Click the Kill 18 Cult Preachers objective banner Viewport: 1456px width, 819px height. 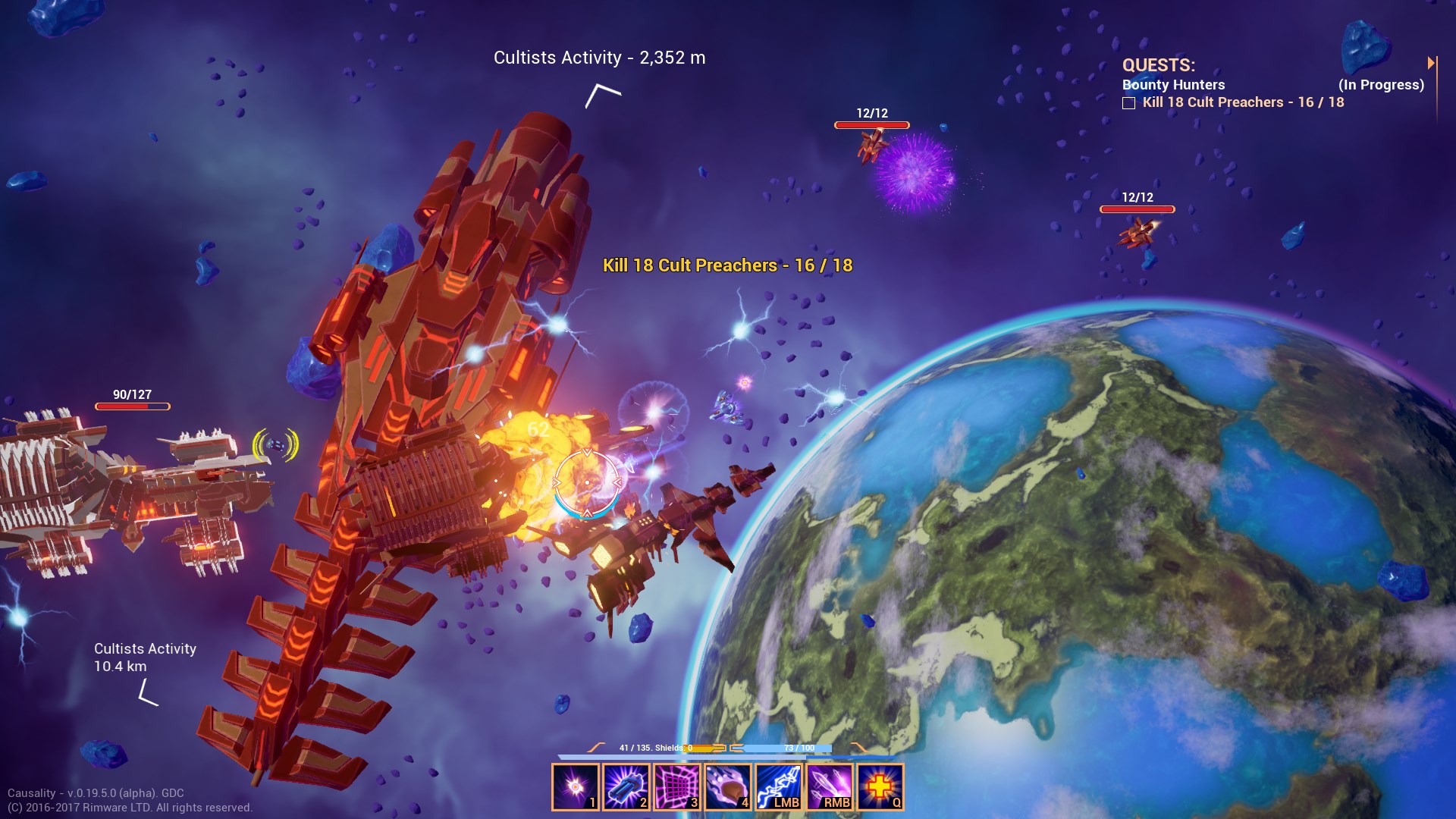click(x=728, y=265)
